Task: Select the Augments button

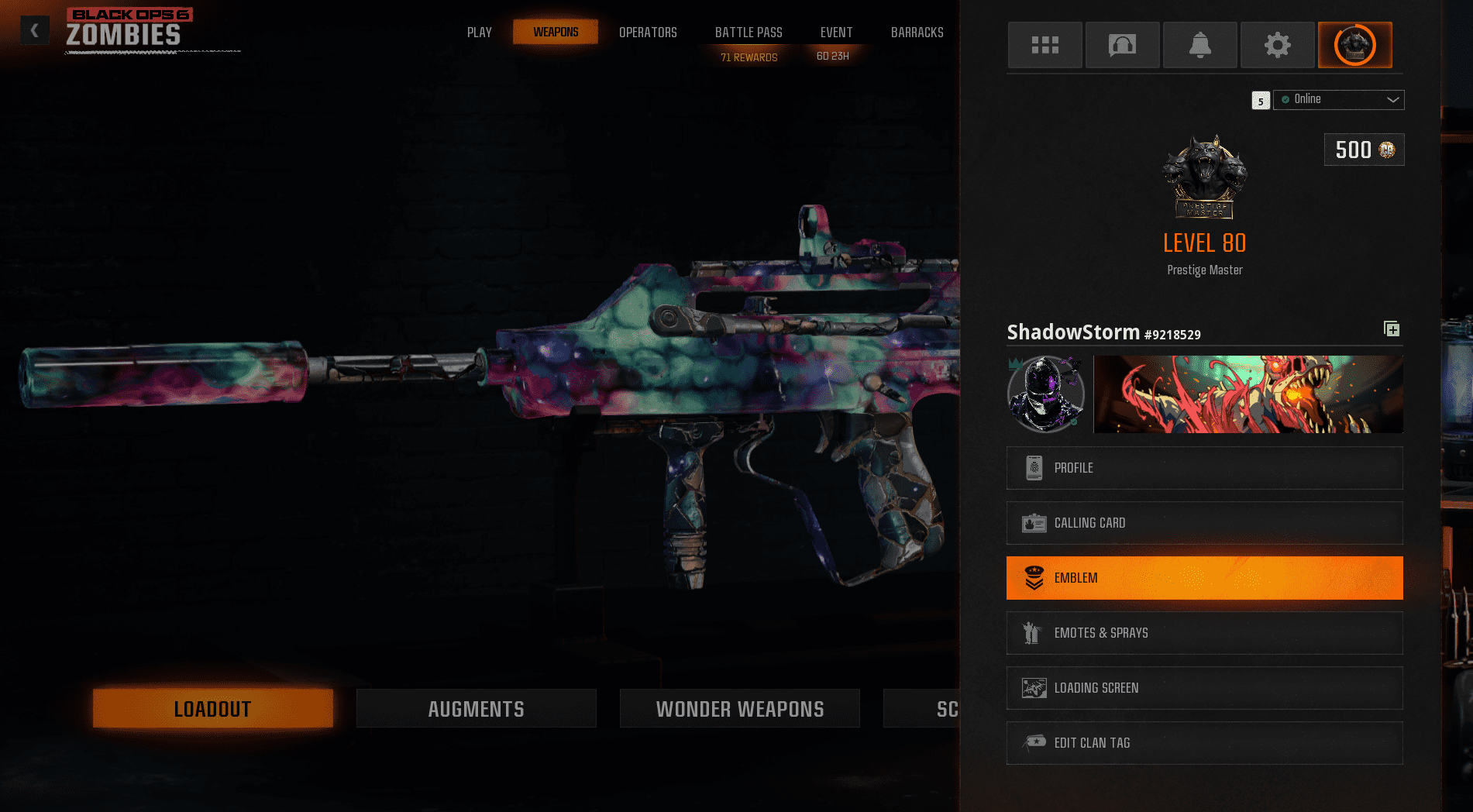Action: 476,707
